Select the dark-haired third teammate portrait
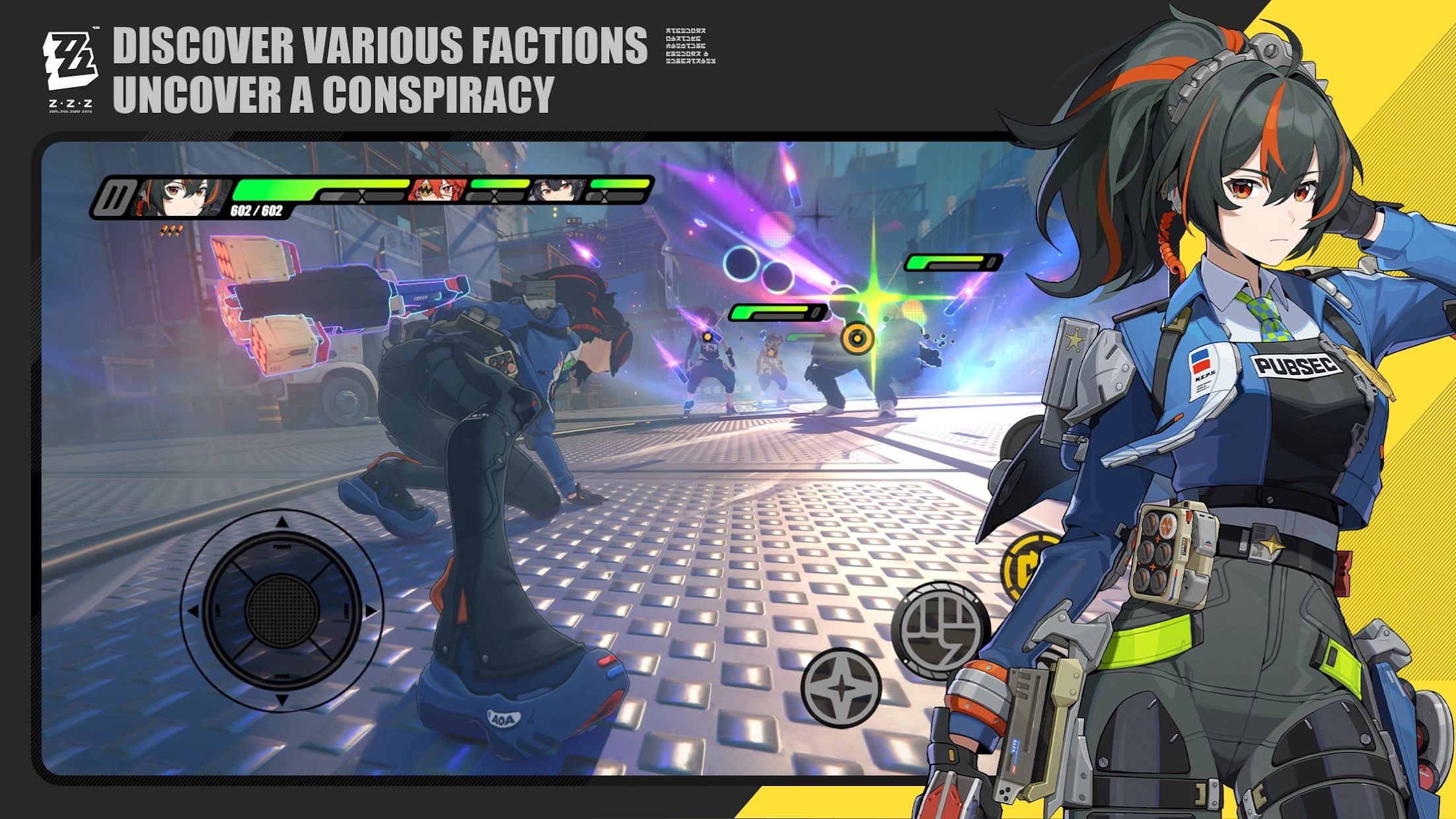Image resolution: width=1456 pixels, height=819 pixels. [557, 191]
